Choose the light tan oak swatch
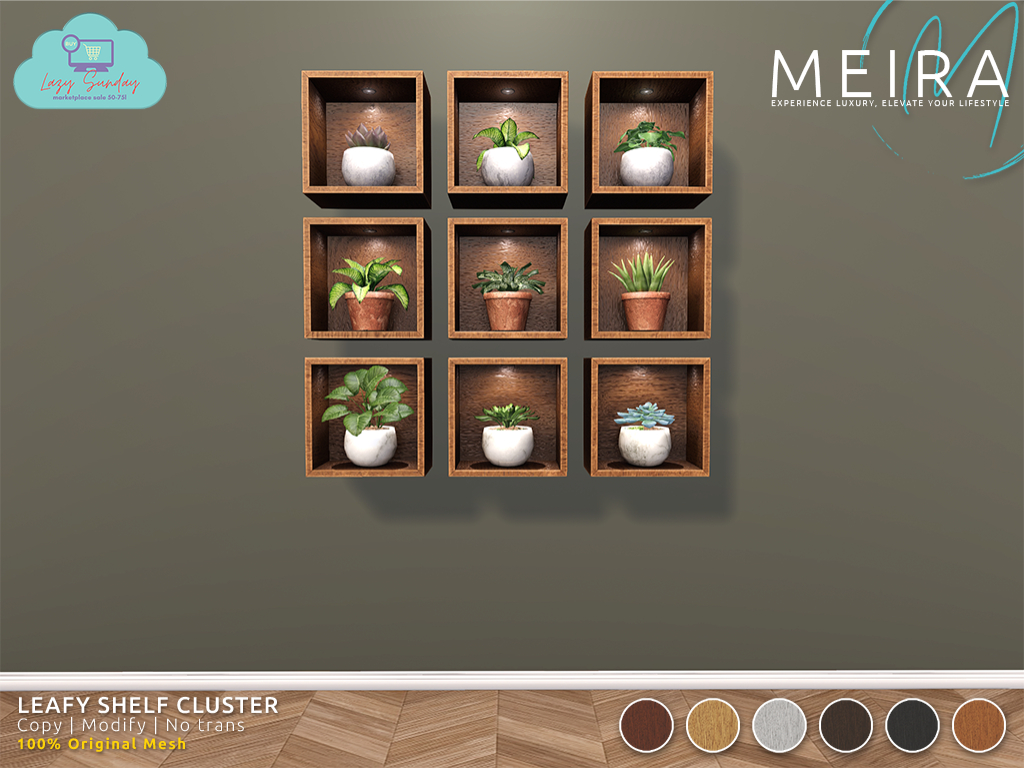 pos(713,725)
